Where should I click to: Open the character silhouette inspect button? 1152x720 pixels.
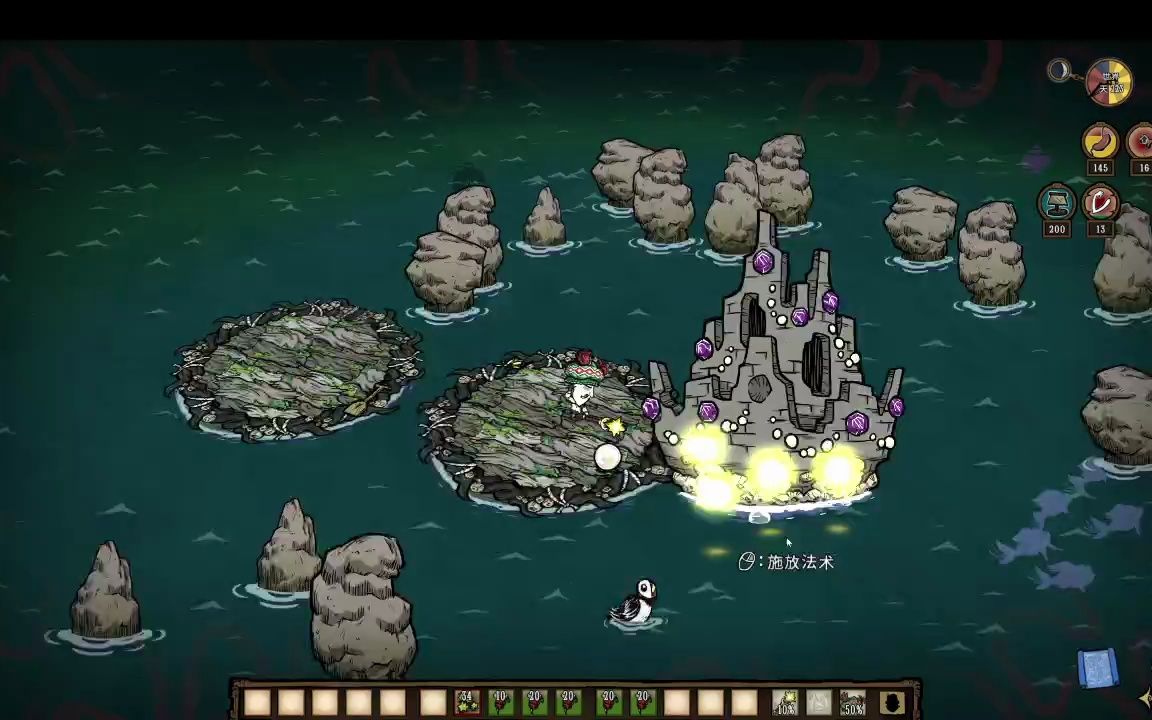(891, 703)
